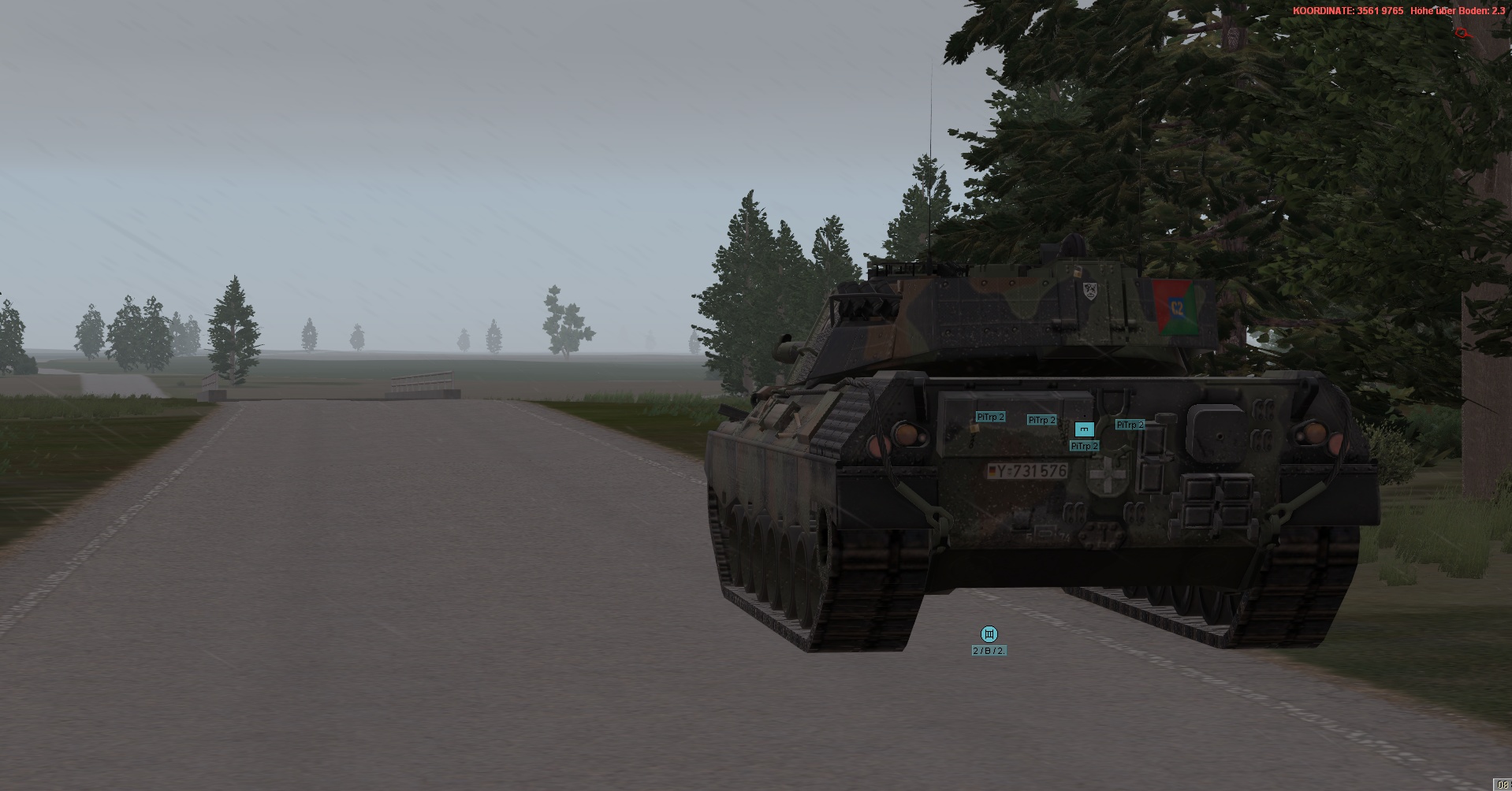
Task: Select the square cyan unit marker on the tank
Action: [1084, 429]
